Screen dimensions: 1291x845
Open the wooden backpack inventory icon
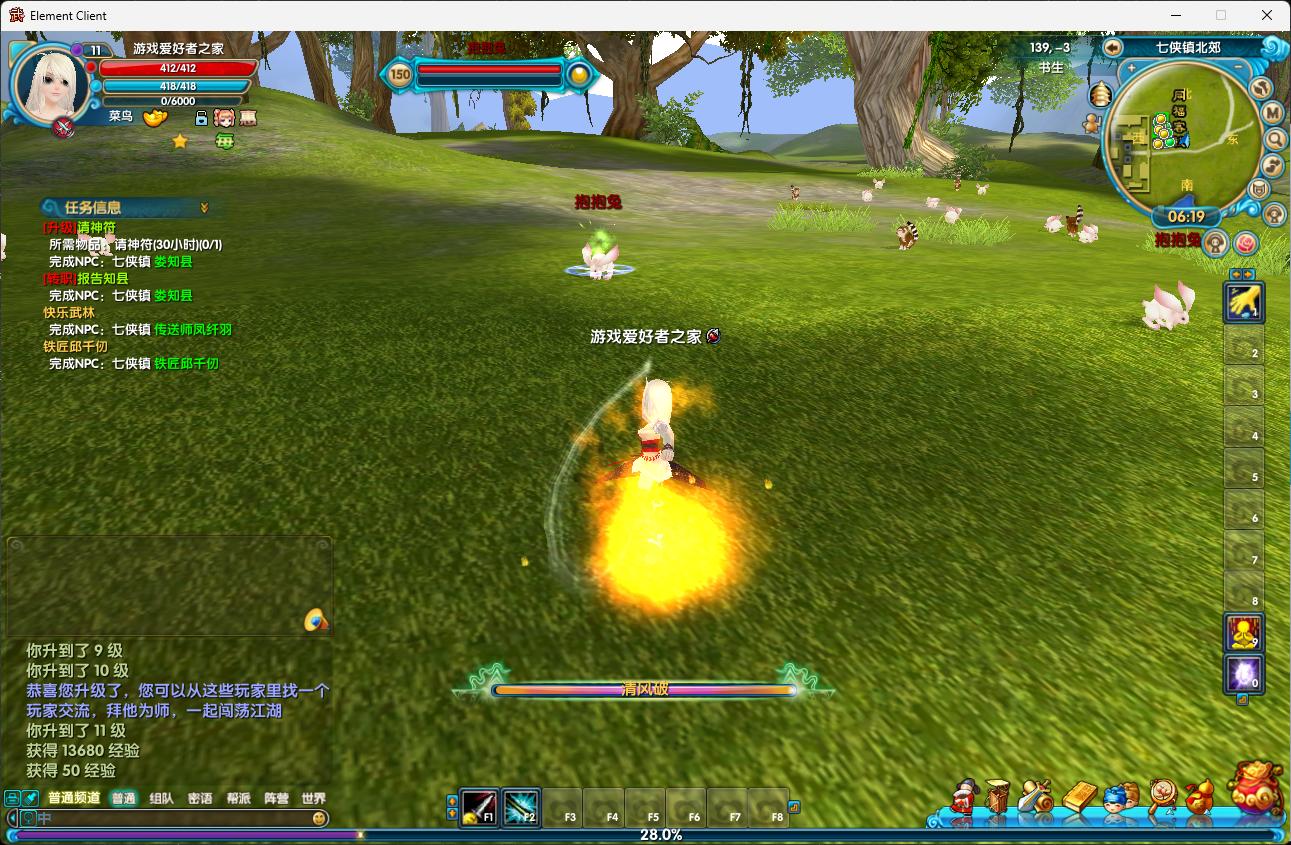[997, 797]
